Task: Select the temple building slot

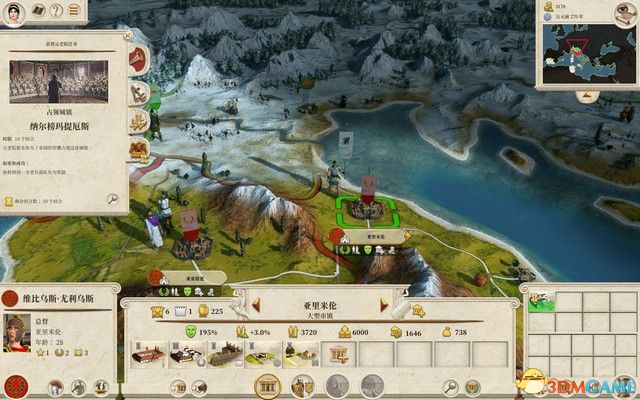Action: (x=335, y=352)
